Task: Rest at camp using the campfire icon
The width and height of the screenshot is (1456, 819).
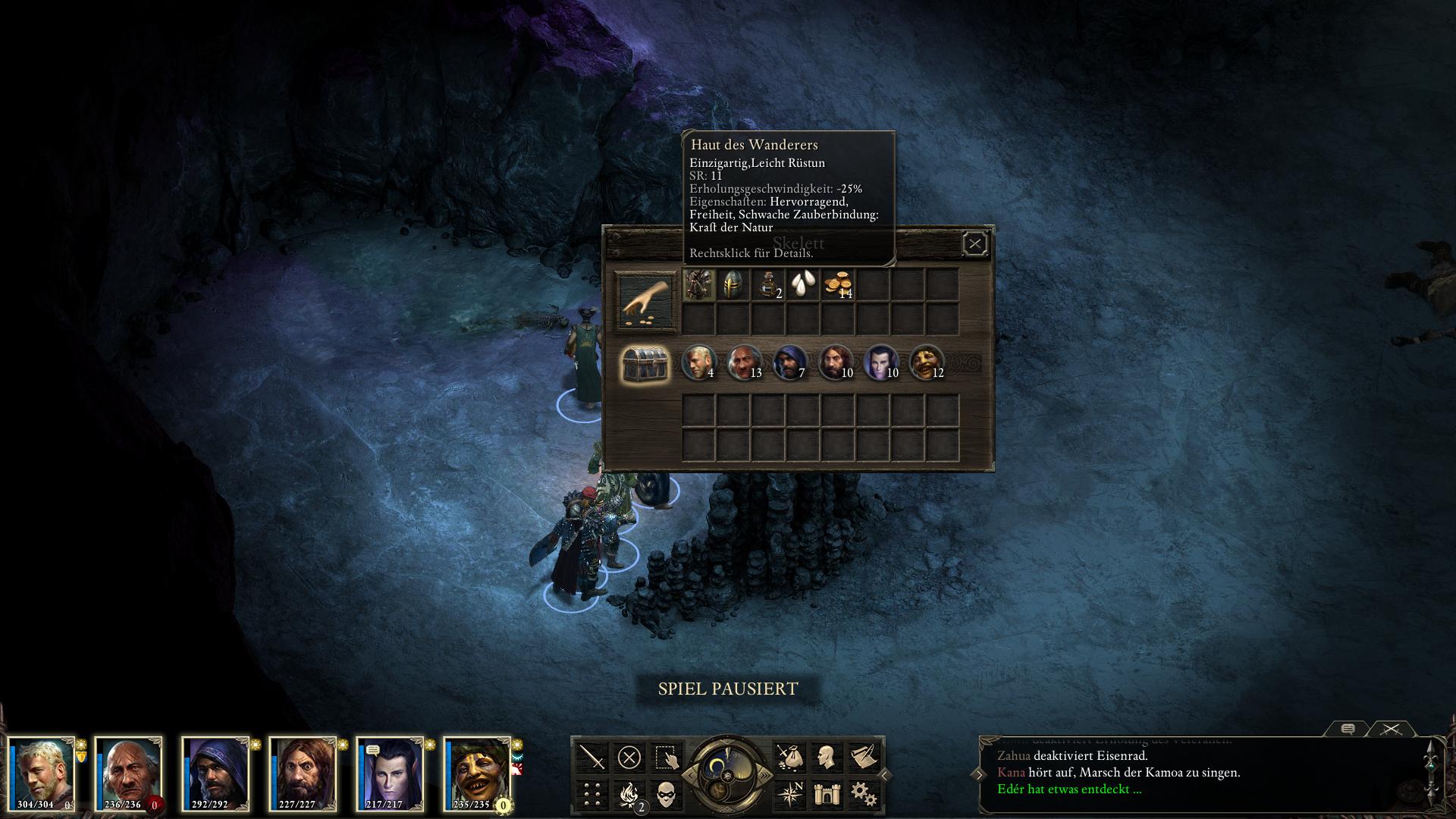Action: (629, 794)
